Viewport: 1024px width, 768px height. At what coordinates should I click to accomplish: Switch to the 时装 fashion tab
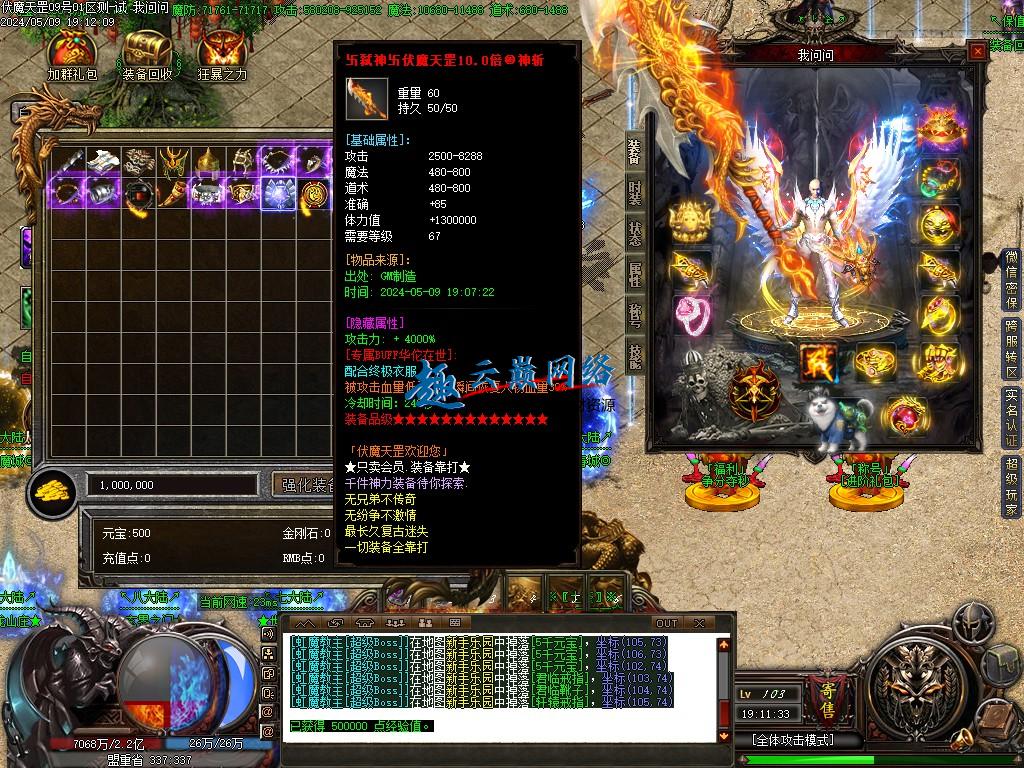pos(635,193)
